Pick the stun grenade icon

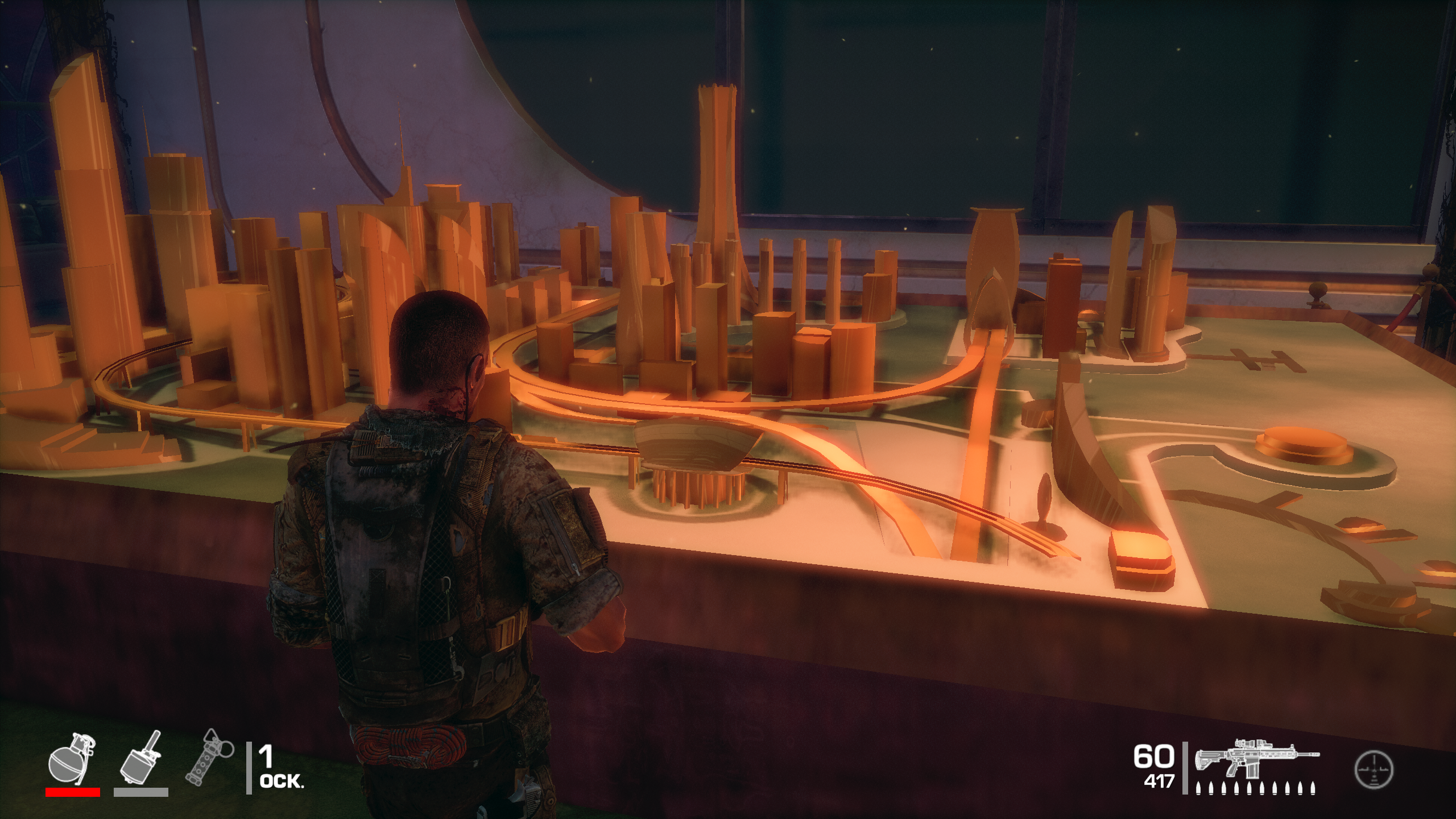pos(209,758)
